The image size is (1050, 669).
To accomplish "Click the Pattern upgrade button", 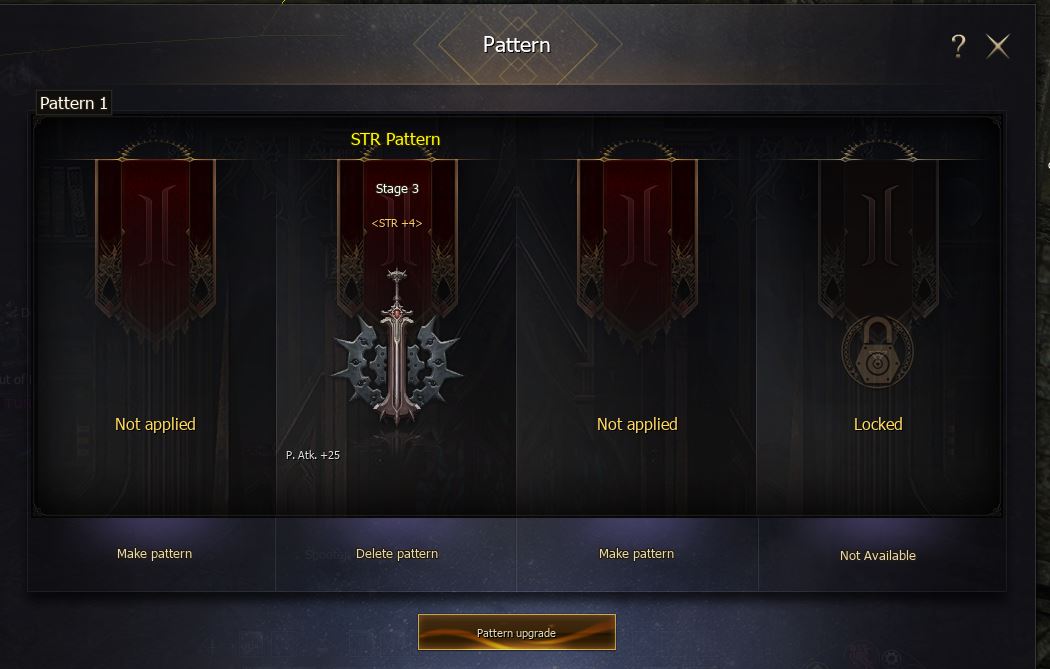I will (516, 632).
